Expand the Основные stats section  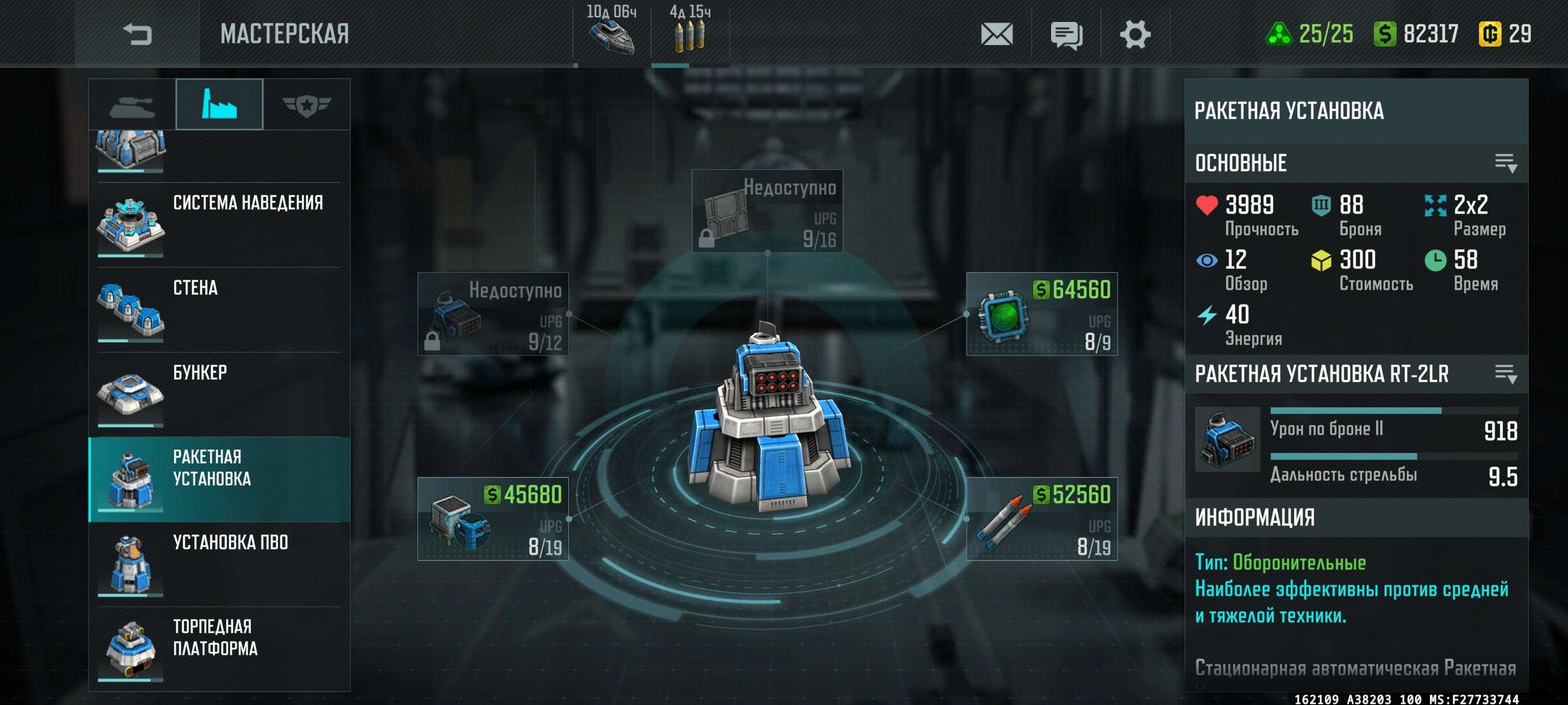[1506, 163]
